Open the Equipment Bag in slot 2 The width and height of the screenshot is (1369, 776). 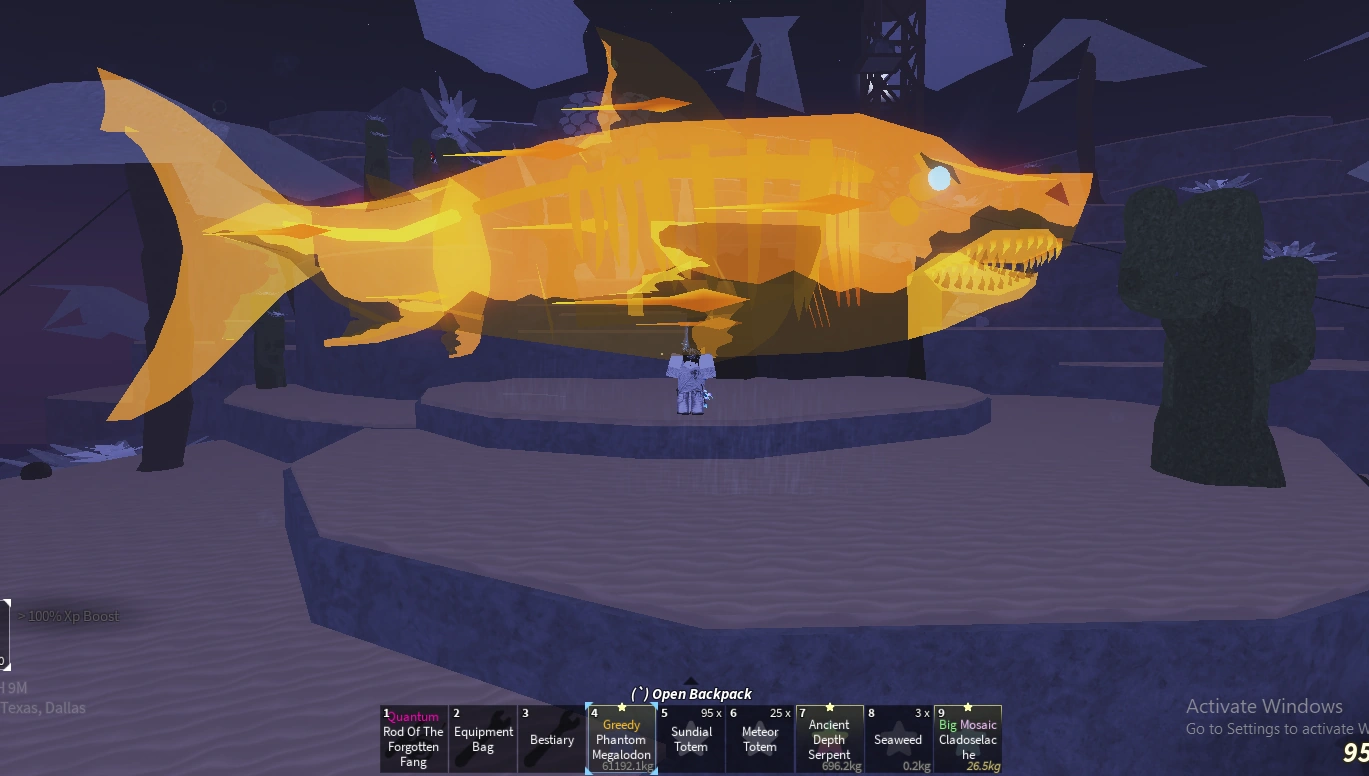[483, 738]
